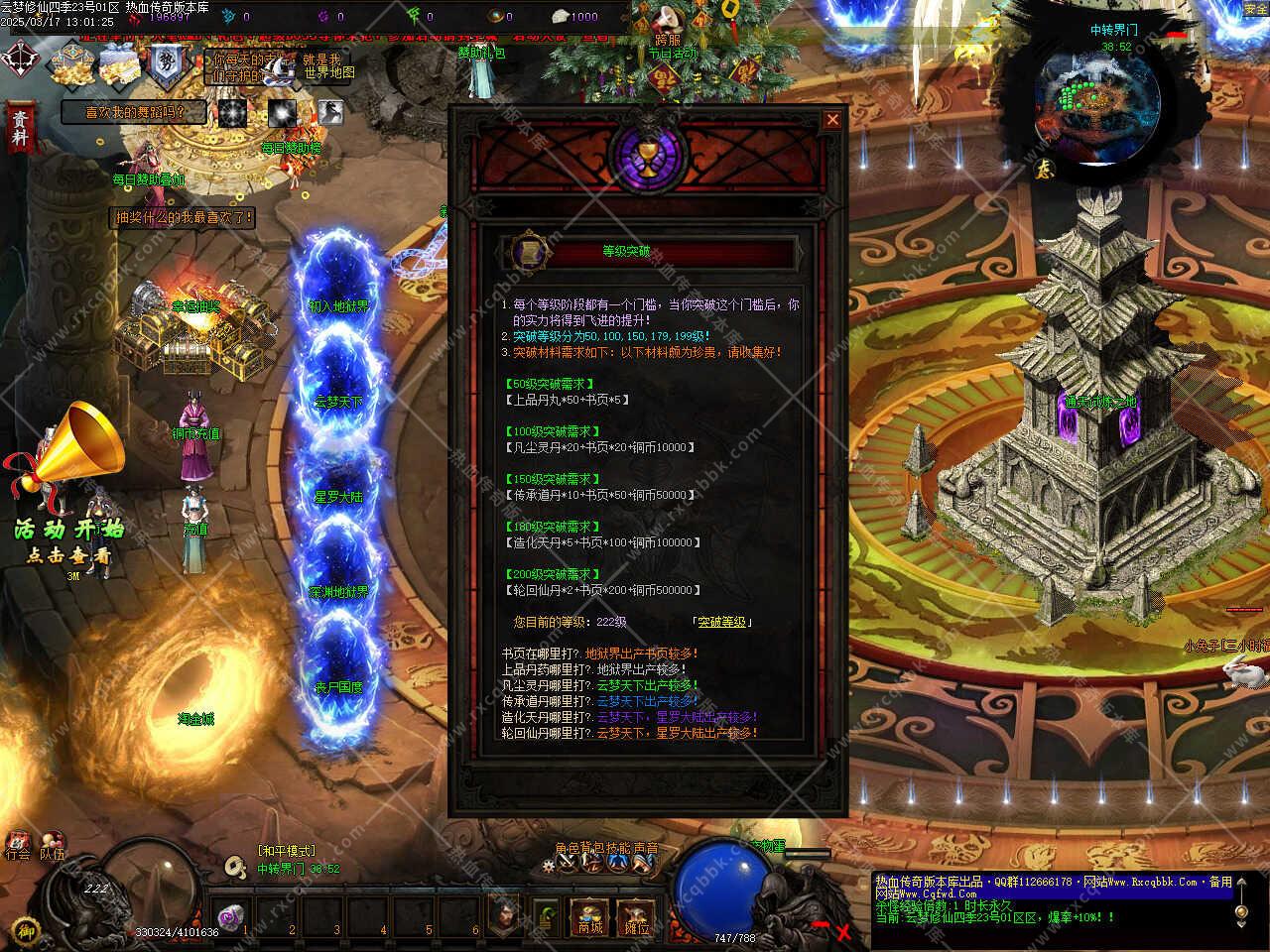
Task: Select the purple item in hotbar slot 1
Action: coord(232,916)
